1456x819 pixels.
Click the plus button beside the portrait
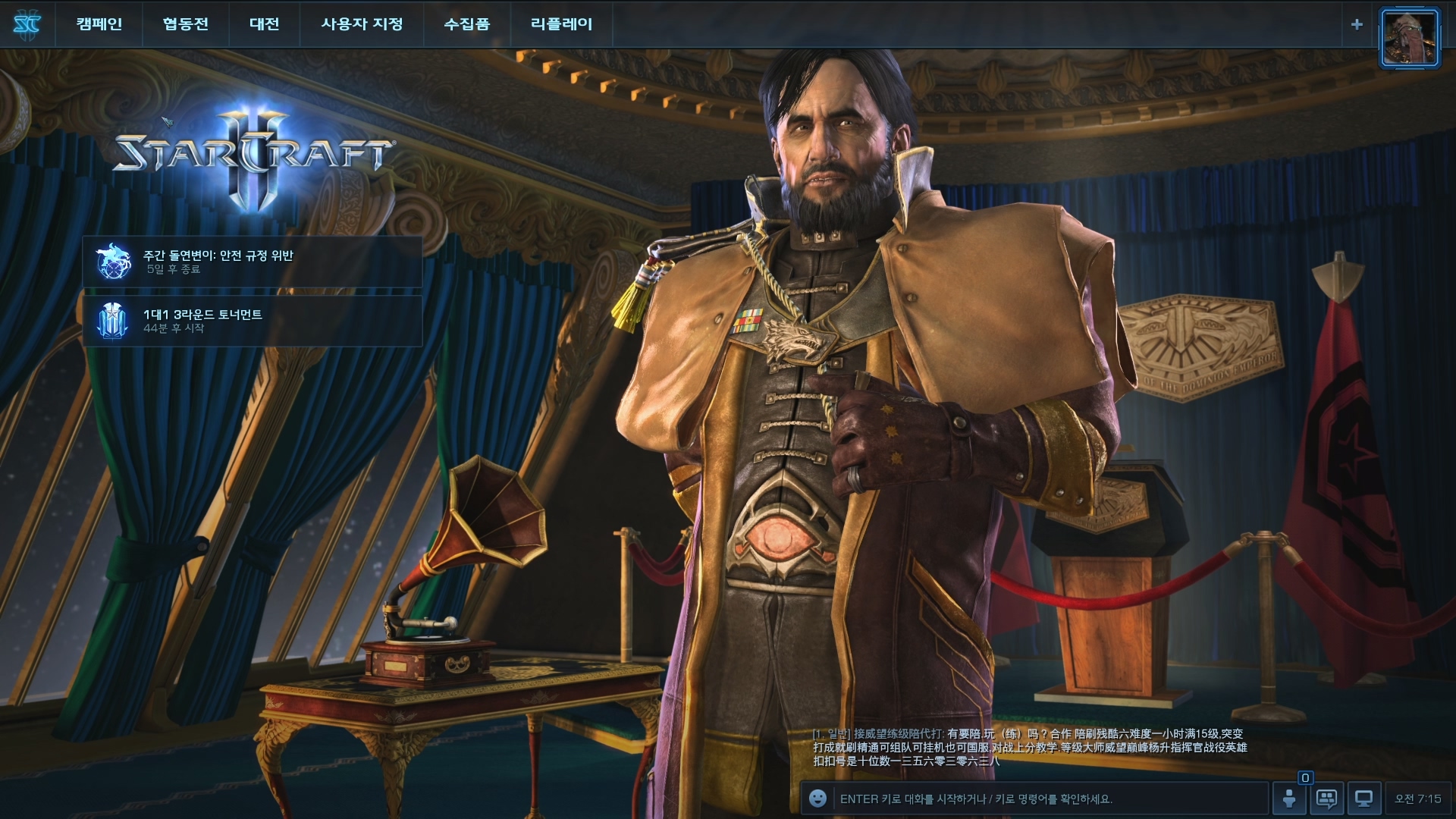tap(1357, 24)
